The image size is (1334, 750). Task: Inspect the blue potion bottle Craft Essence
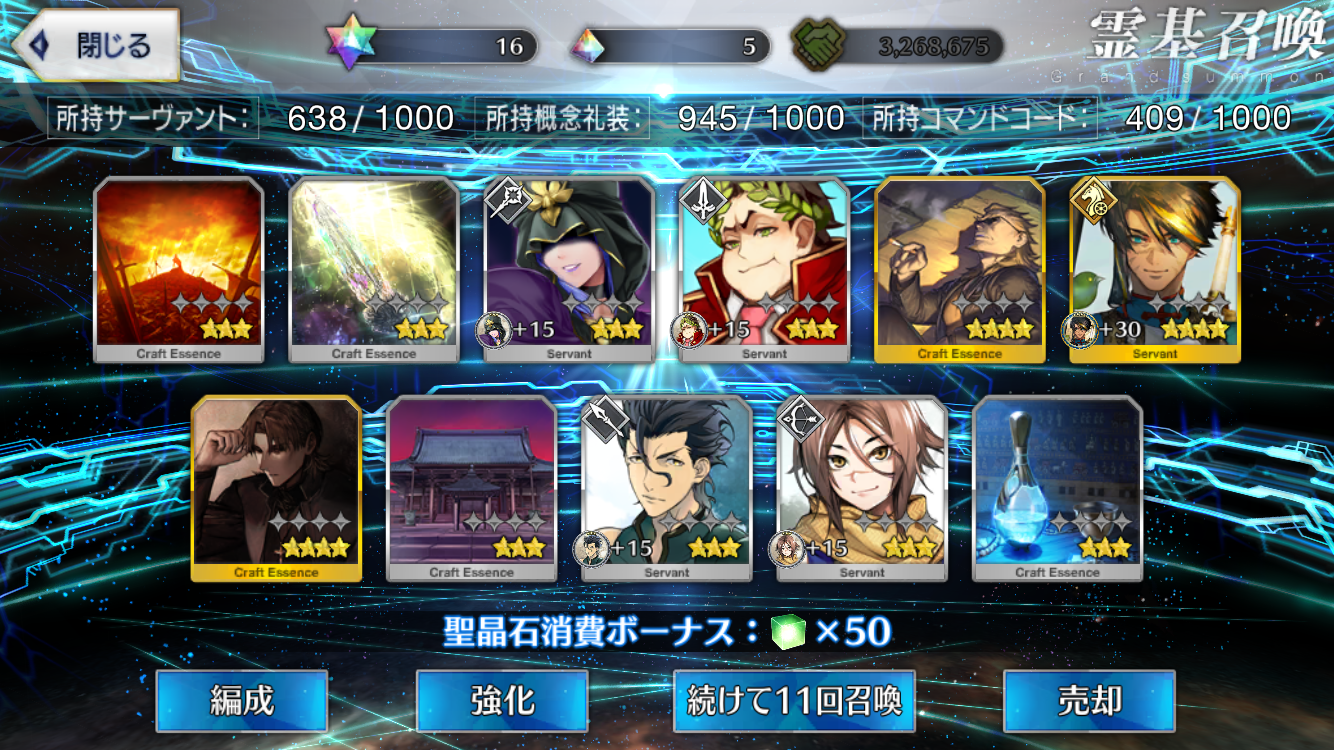click(1057, 488)
